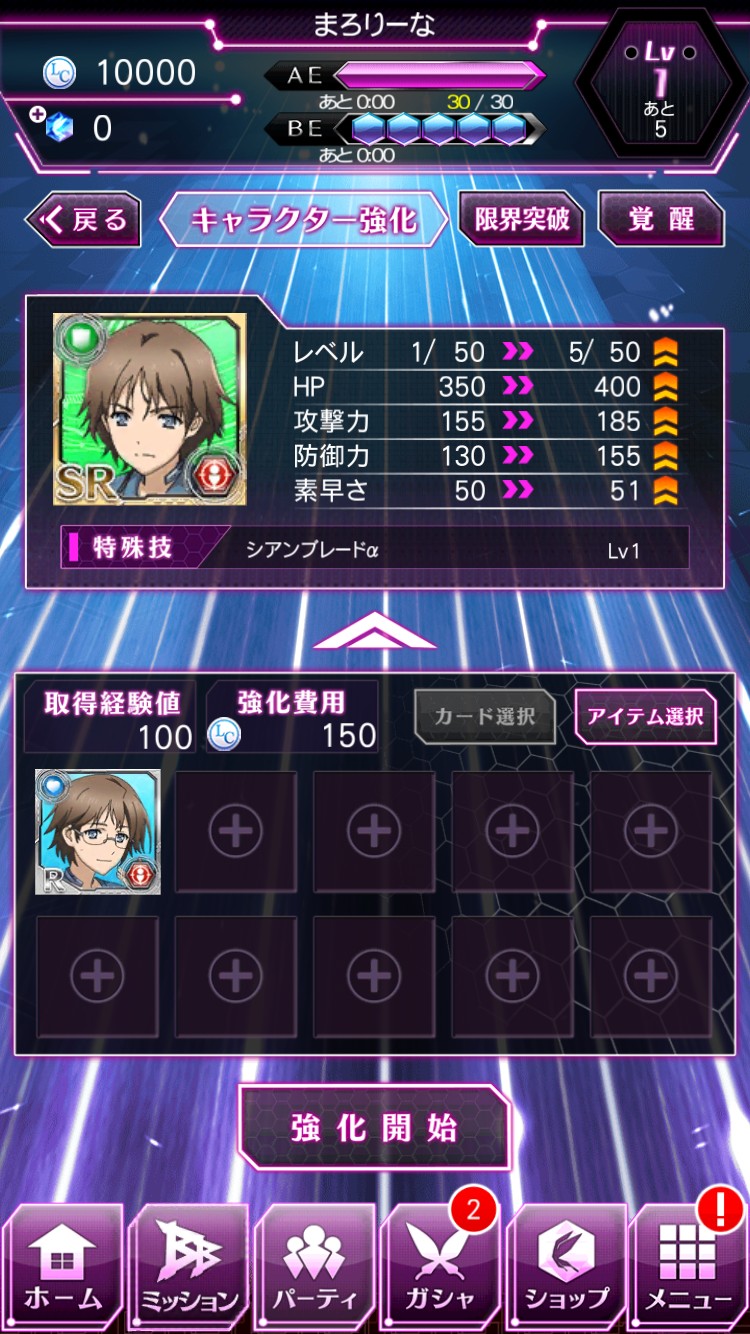Switch to the キャラクター強化 tab

tap(303, 220)
